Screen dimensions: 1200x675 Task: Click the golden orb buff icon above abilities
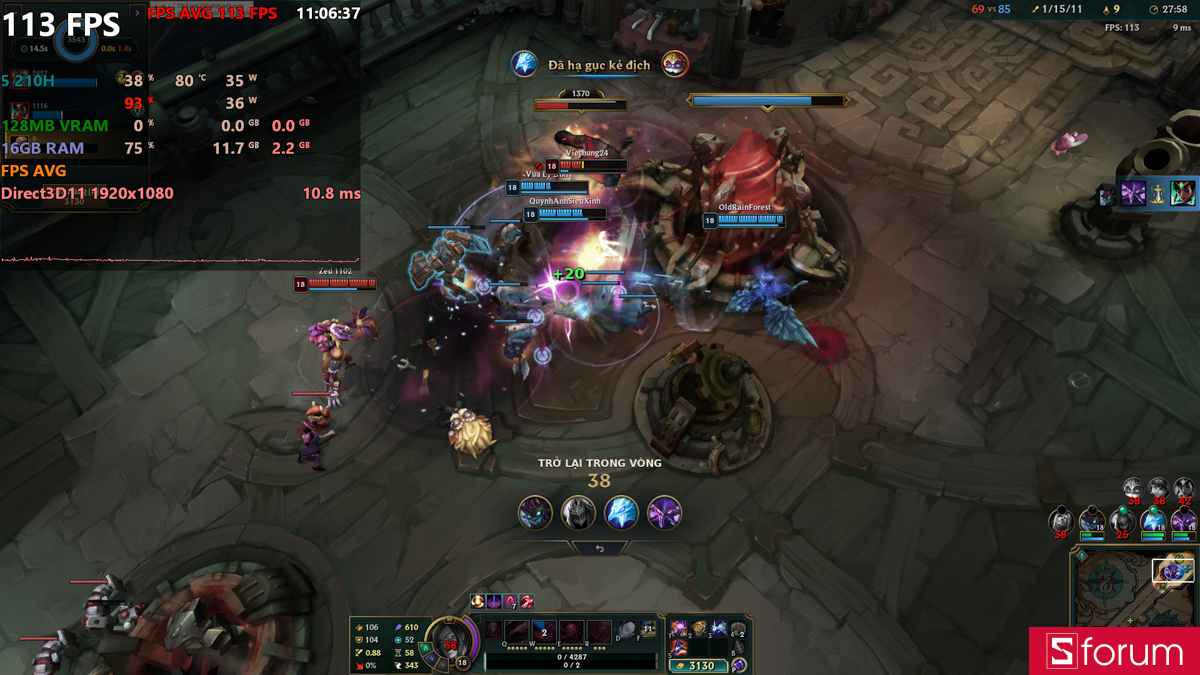(479, 601)
